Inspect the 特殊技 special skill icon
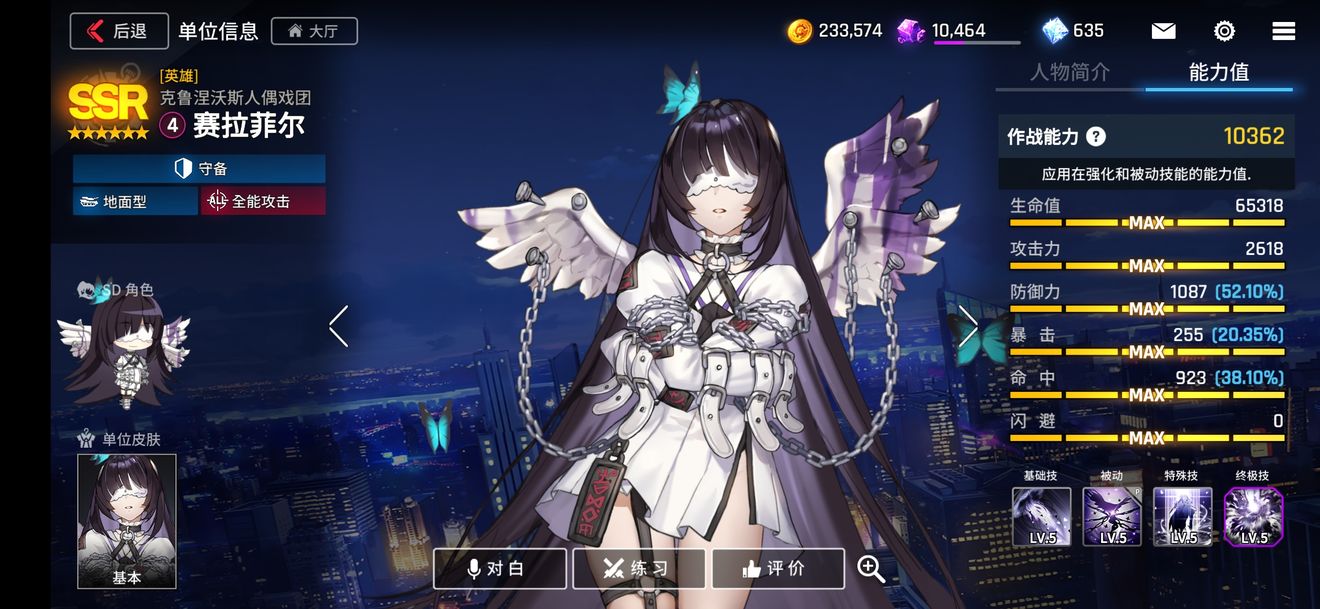This screenshot has width=1320, height=609. pos(1183,516)
